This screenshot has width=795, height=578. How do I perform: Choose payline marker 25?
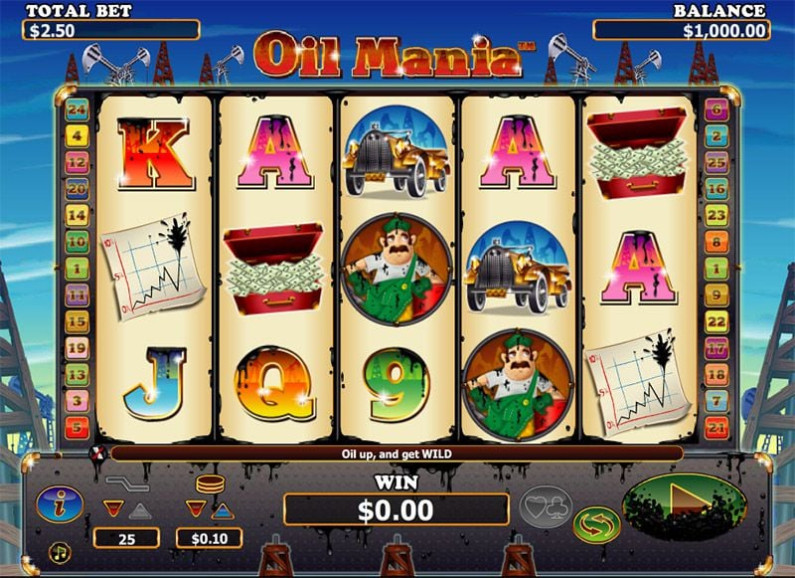pos(715,161)
